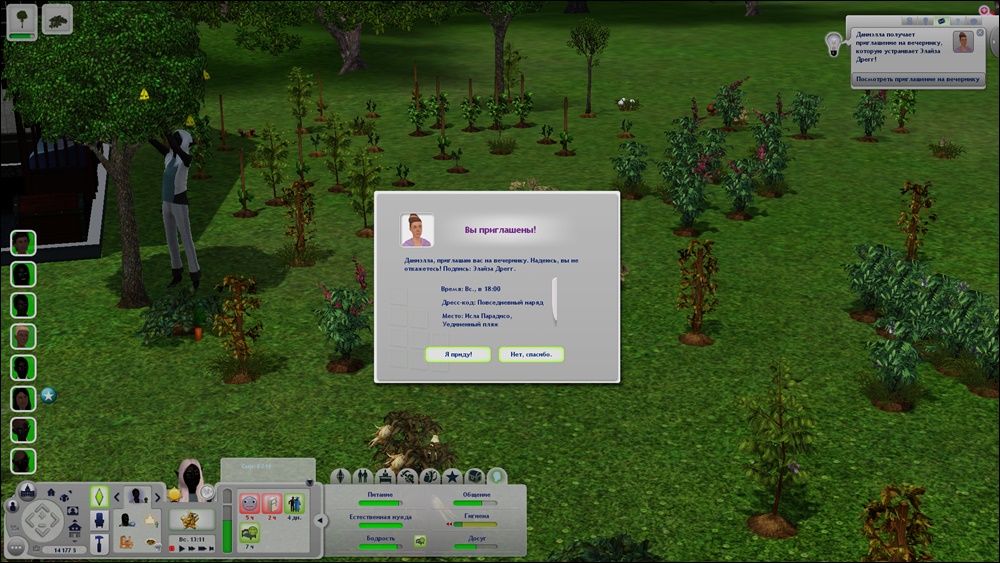Screen dimensions: 1000x563
Task: Switch to Buy mode with the armchair icon
Action: click(100, 520)
